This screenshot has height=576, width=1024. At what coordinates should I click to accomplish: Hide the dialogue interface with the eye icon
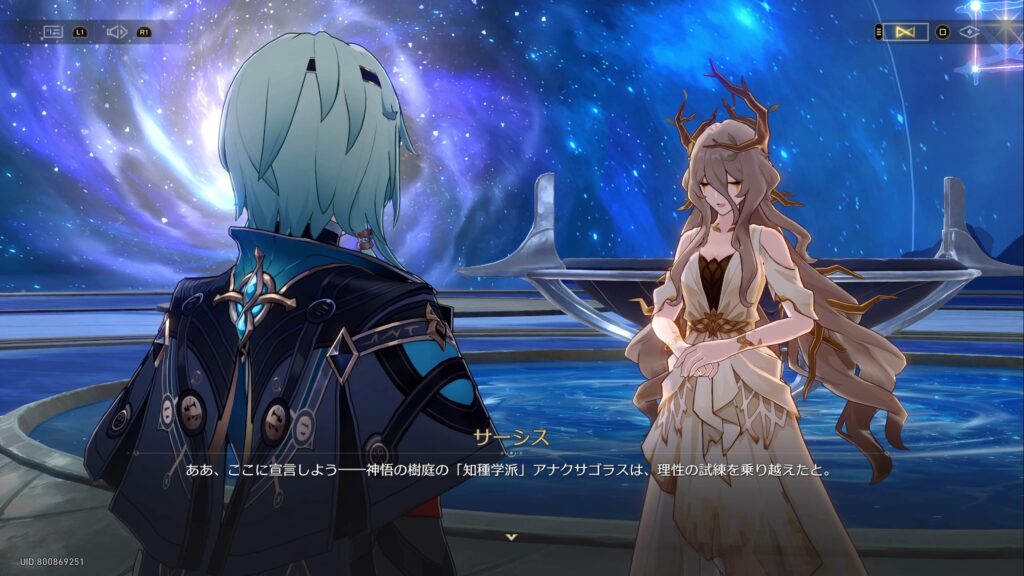coord(968,32)
